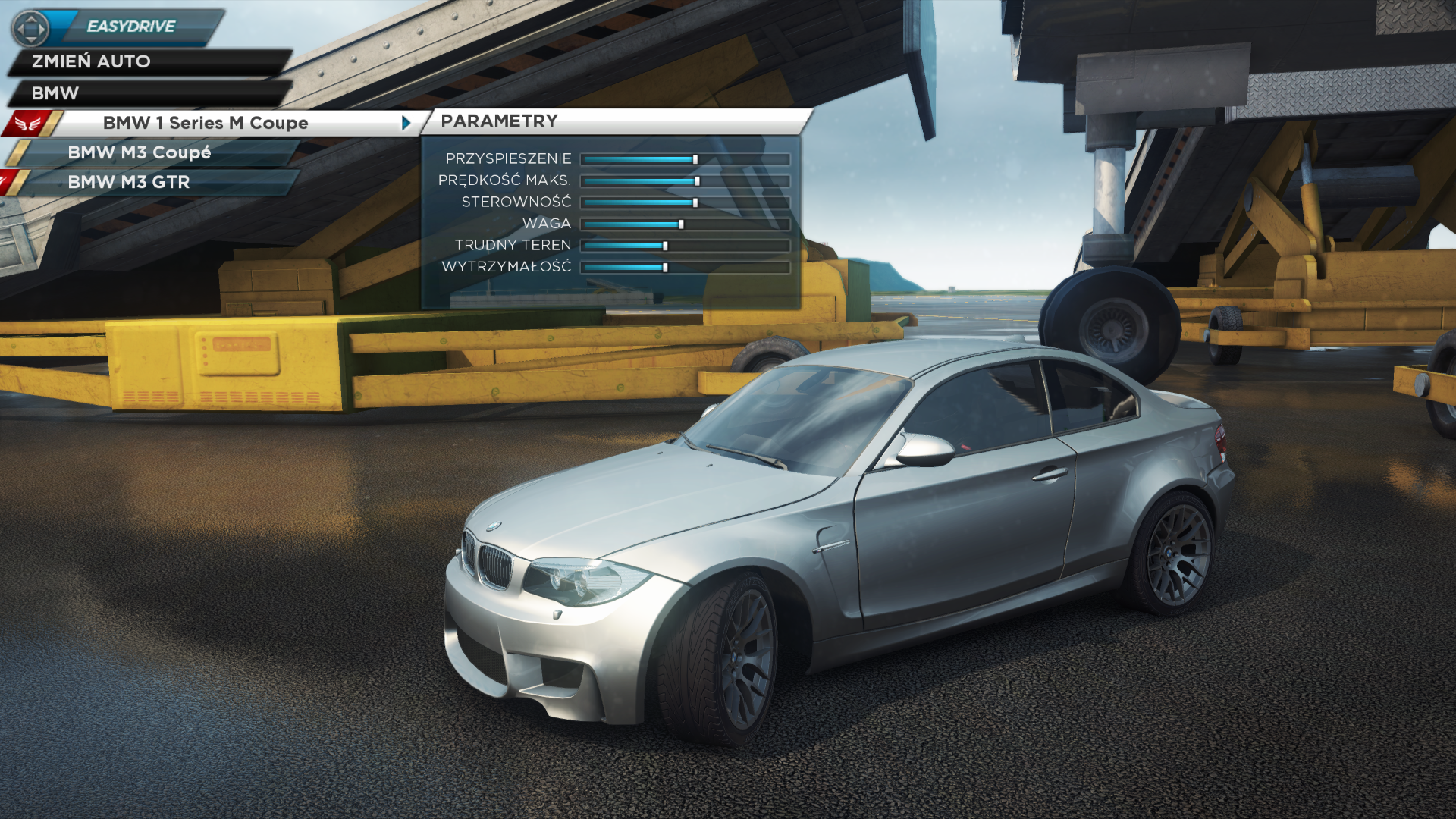1456x819 pixels.
Task: Click the EASYDRIVE header tab
Action: click(x=131, y=27)
